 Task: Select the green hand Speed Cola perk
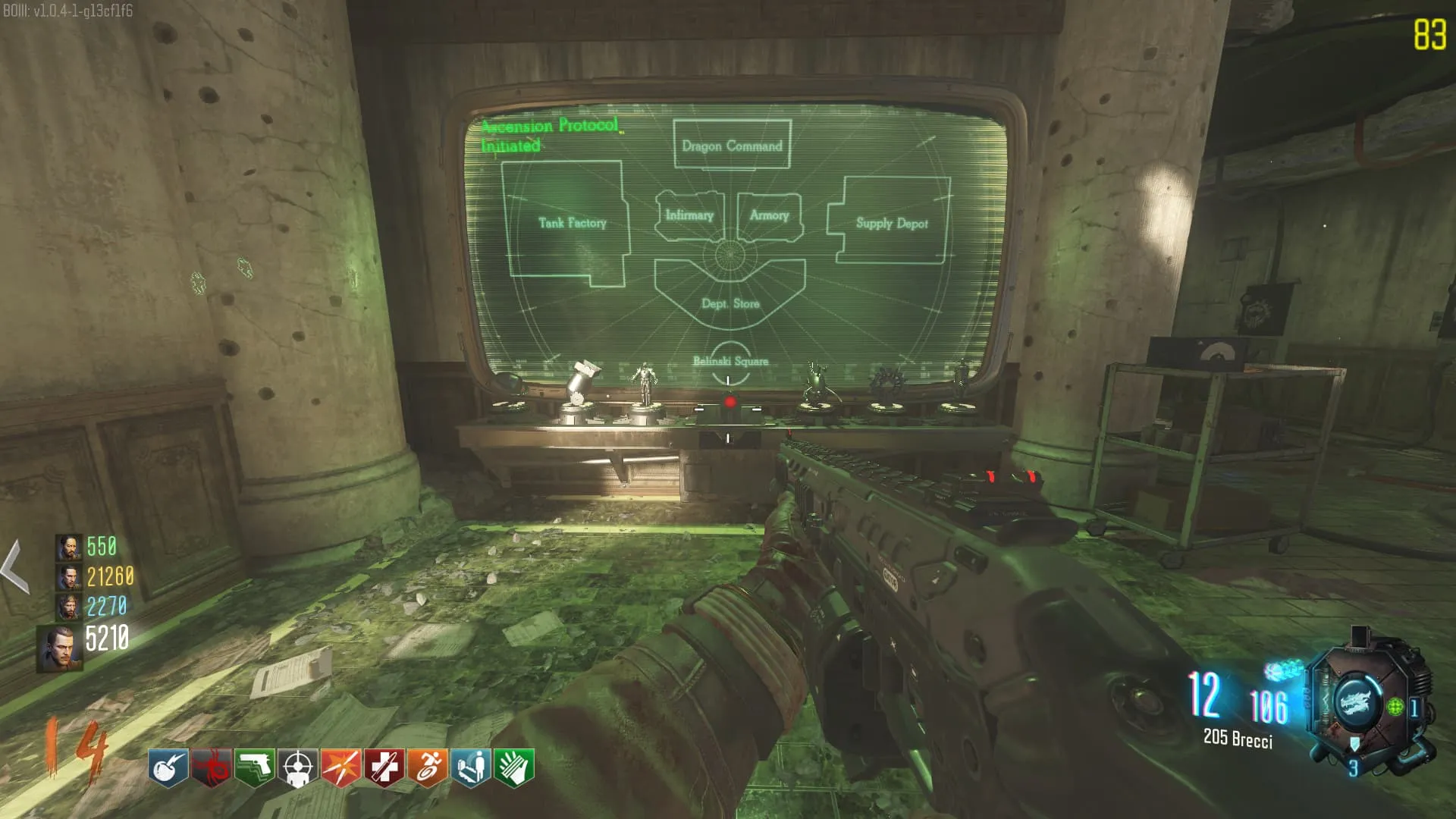tap(513, 768)
